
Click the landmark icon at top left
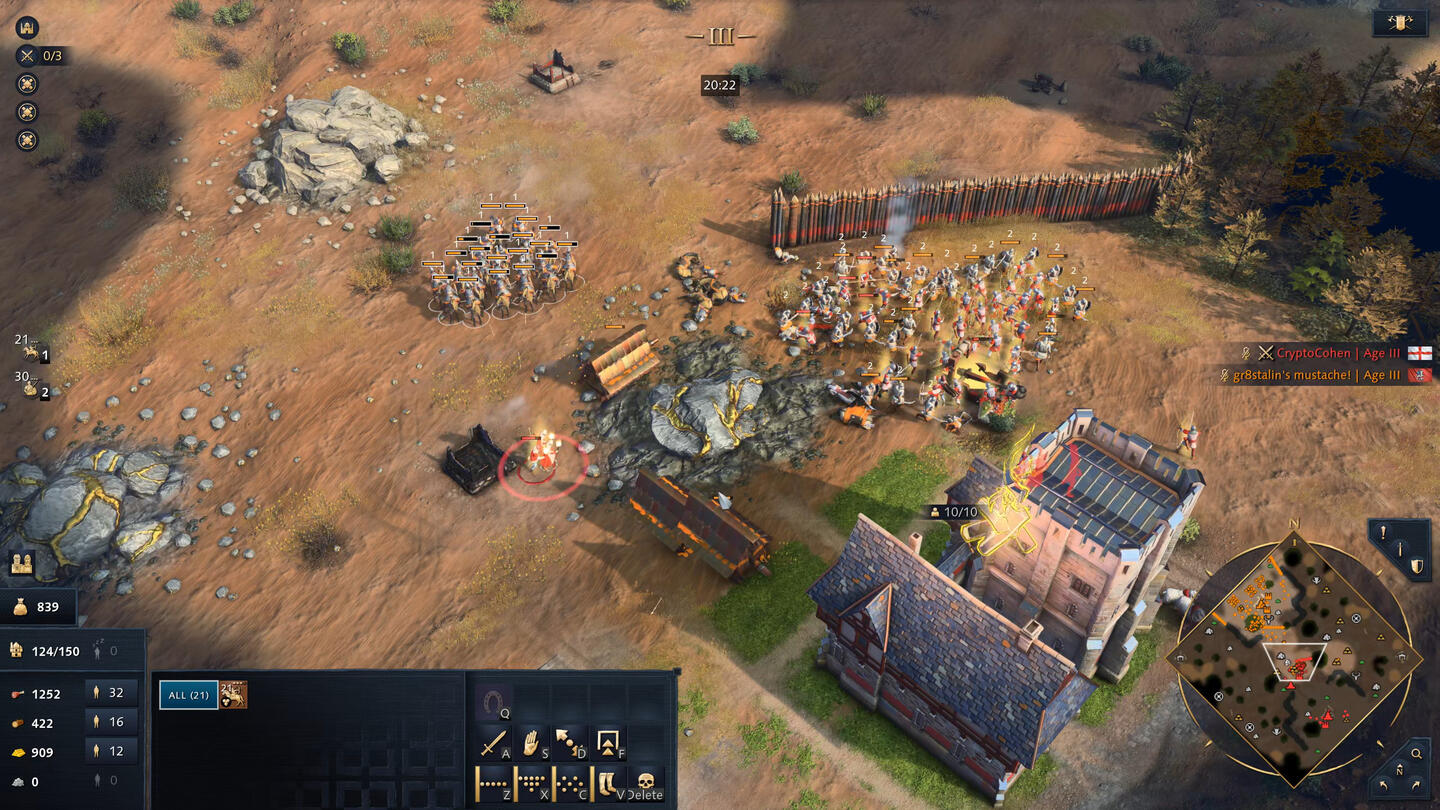pos(26,27)
